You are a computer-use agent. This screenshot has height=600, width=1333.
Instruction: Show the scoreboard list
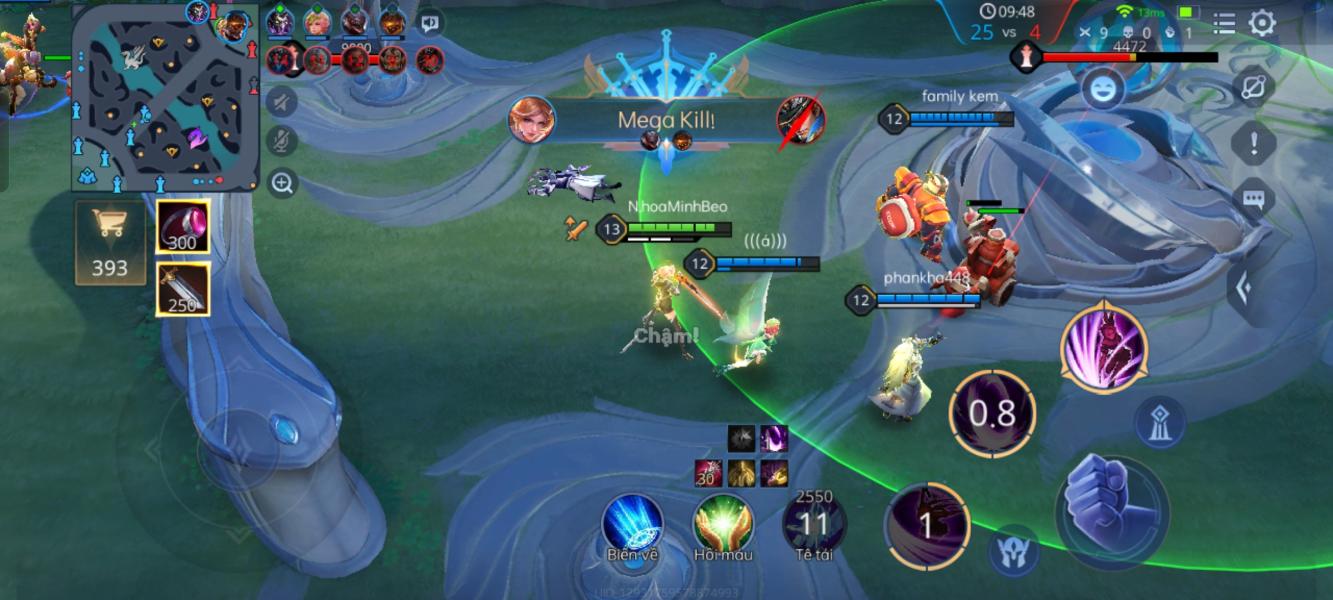click(1224, 23)
